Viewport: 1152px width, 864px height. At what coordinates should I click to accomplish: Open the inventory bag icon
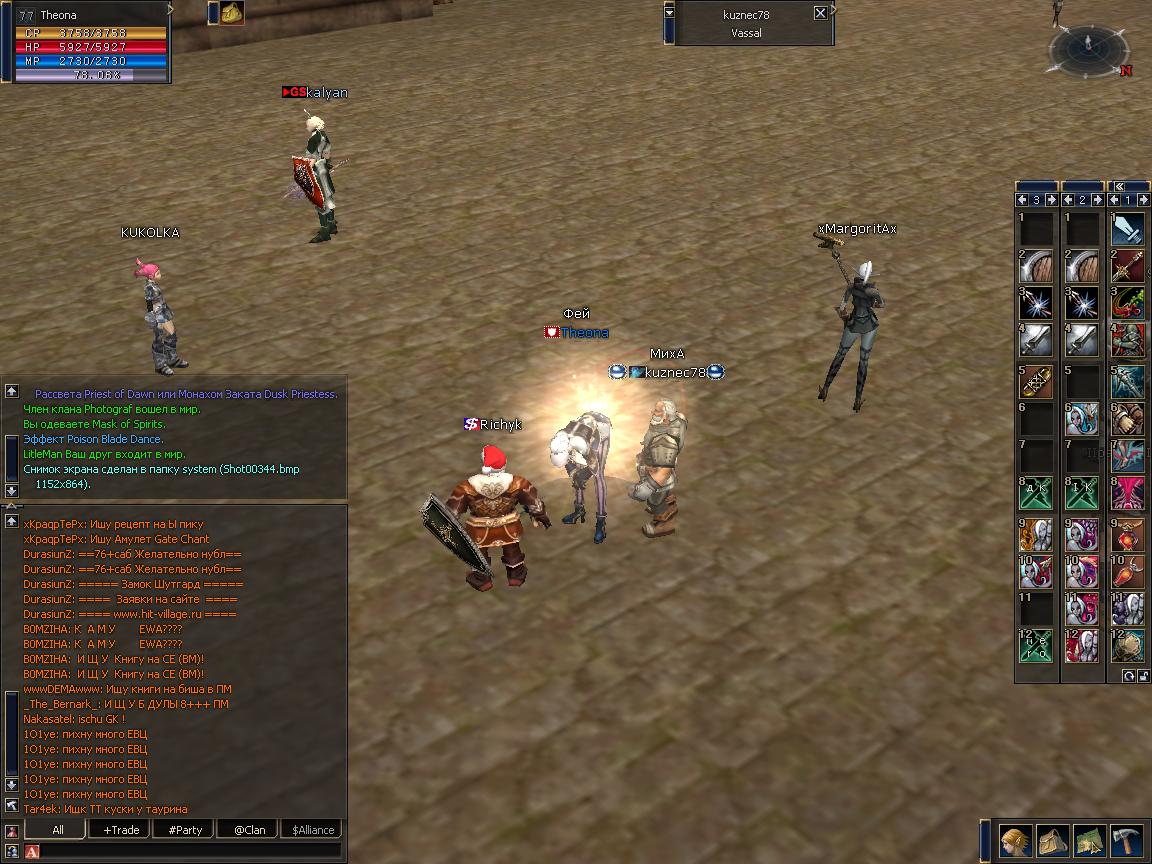pyautogui.click(x=1052, y=841)
